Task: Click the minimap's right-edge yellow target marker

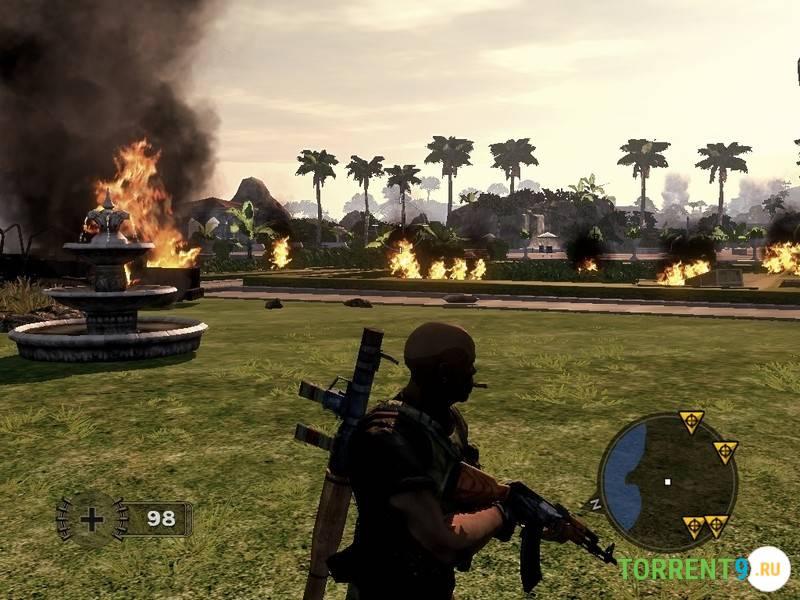Action: click(x=725, y=452)
